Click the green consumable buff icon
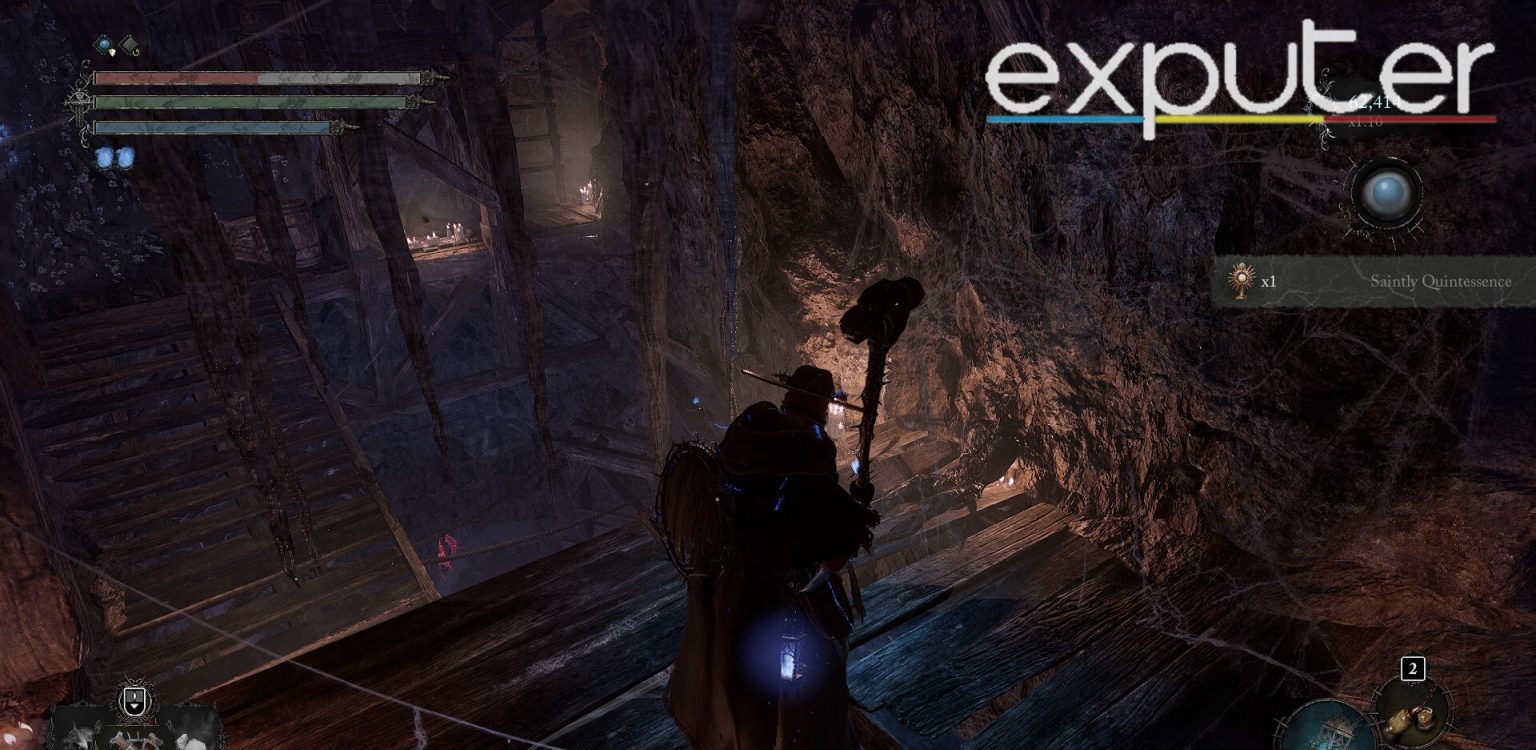Image resolution: width=1536 pixels, height=750 pixels. (x=128, y=44)
